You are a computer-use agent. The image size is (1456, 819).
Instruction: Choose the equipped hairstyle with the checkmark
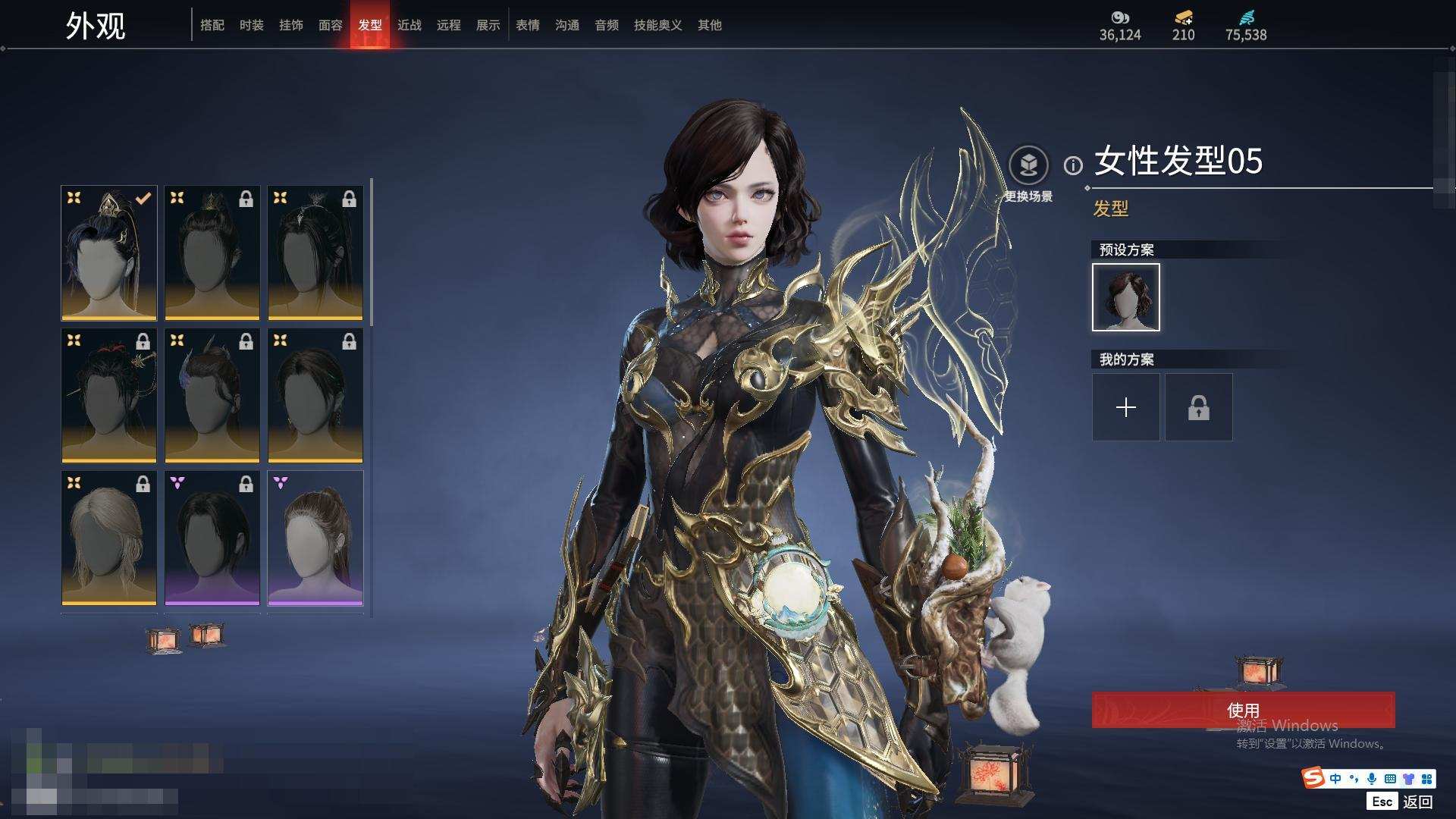click(109, 253)
